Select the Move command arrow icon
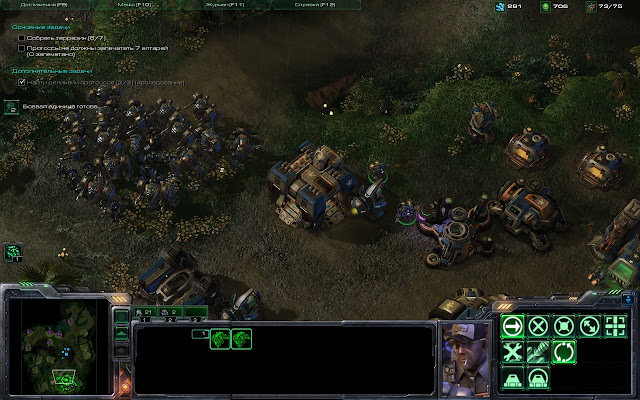Screen dimensions: 640x400 click(x=512, y=325)
